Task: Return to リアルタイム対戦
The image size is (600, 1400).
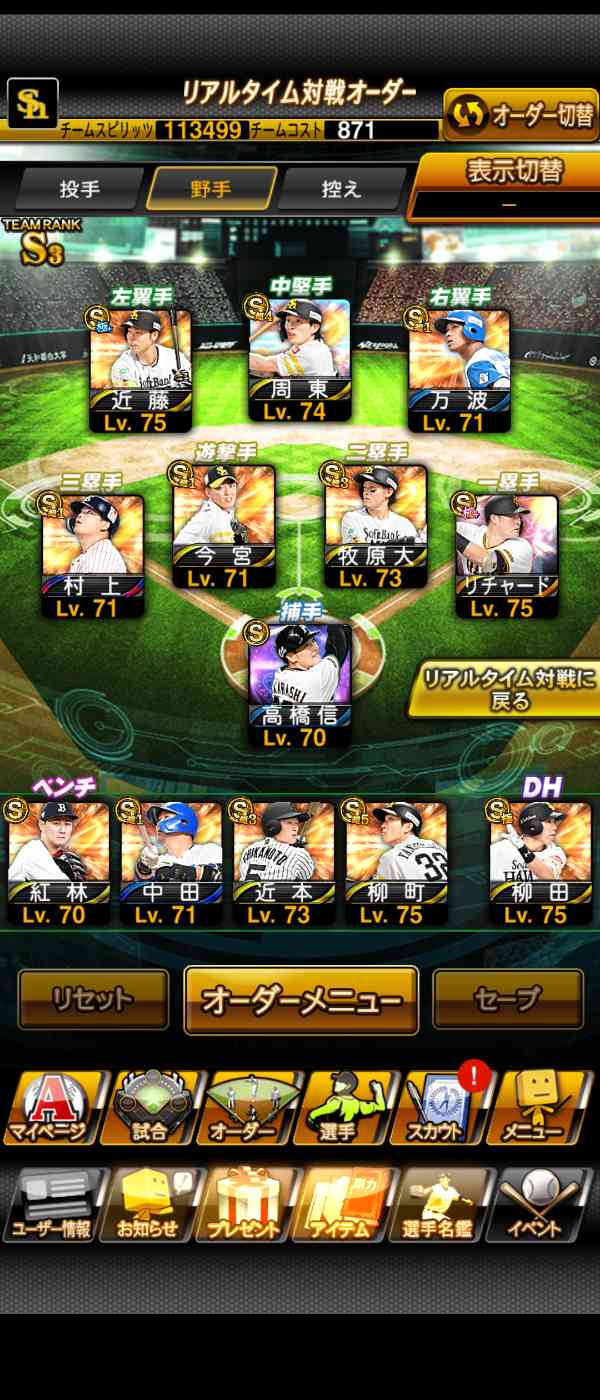Action: coord(509,688)
